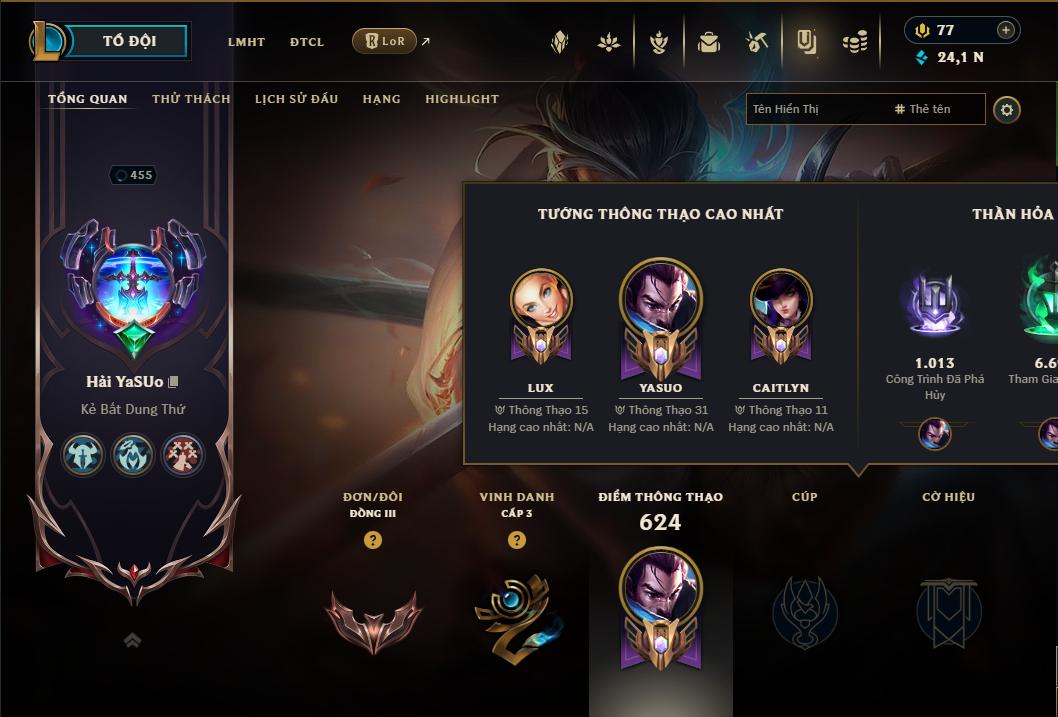The image size is (1058, 717).
Task: Open the LỊCH SỬ ĐẤU tab
Action: (296, 99)
